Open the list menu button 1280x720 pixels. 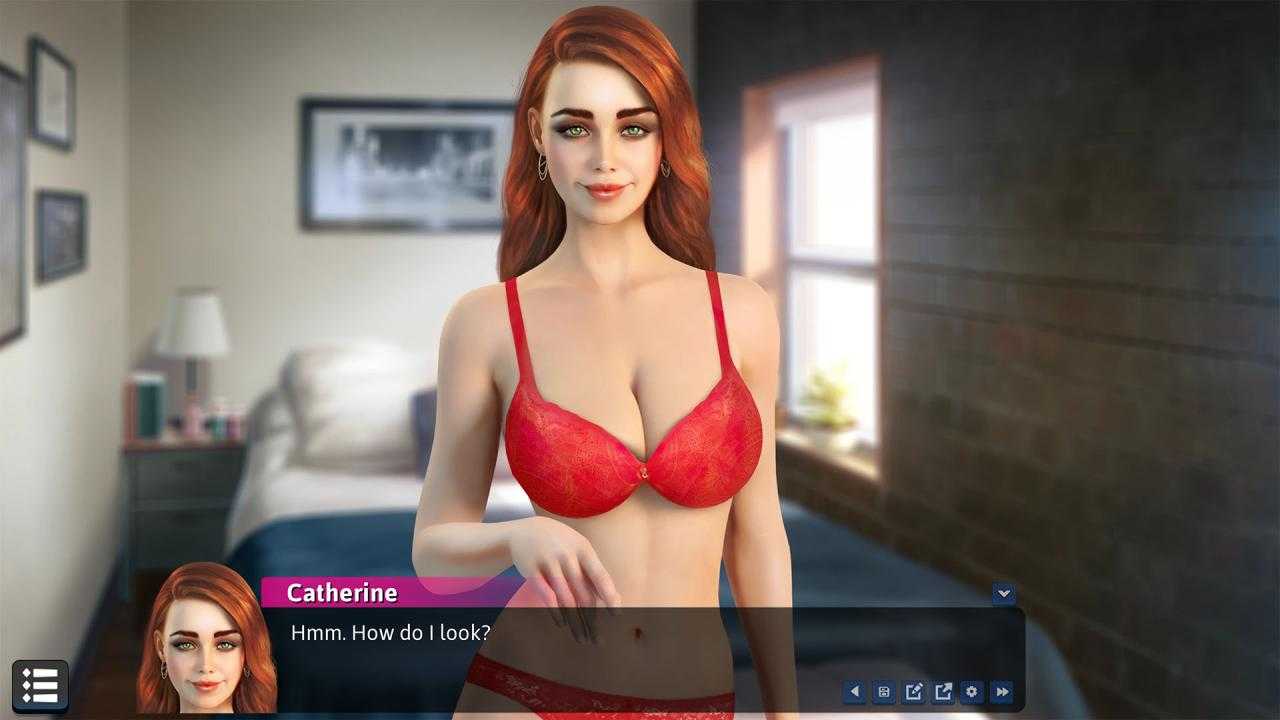click(x=40, y=686)
